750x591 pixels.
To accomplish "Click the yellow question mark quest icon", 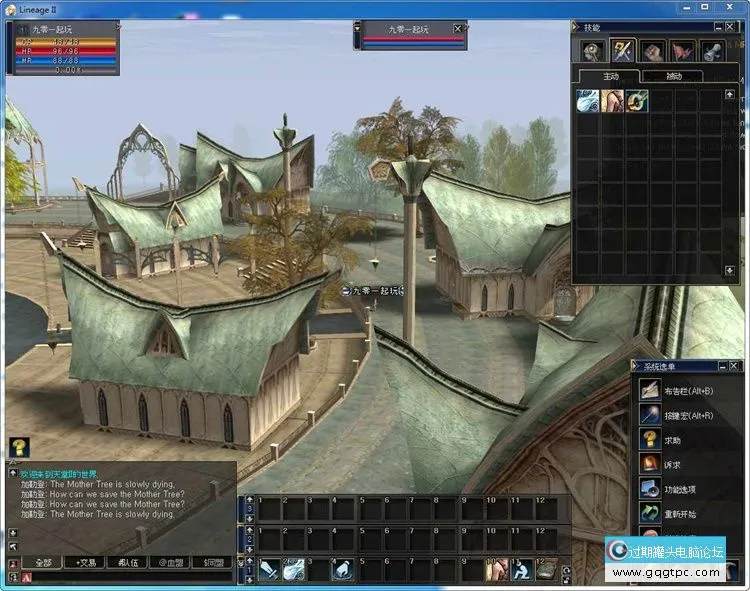I will (x=19, y=447).
